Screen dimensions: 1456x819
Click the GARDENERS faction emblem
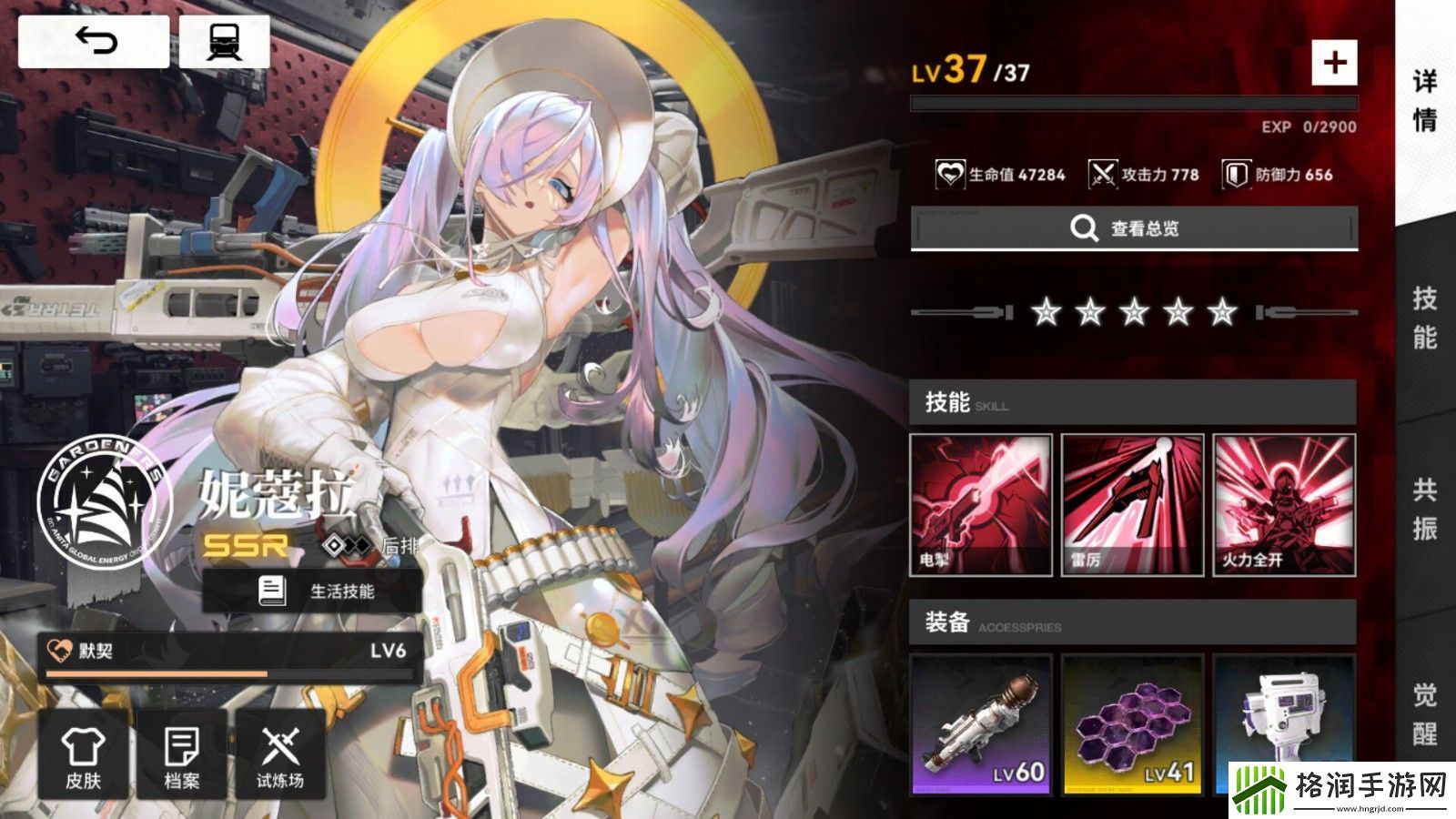(x=102, y=503)
